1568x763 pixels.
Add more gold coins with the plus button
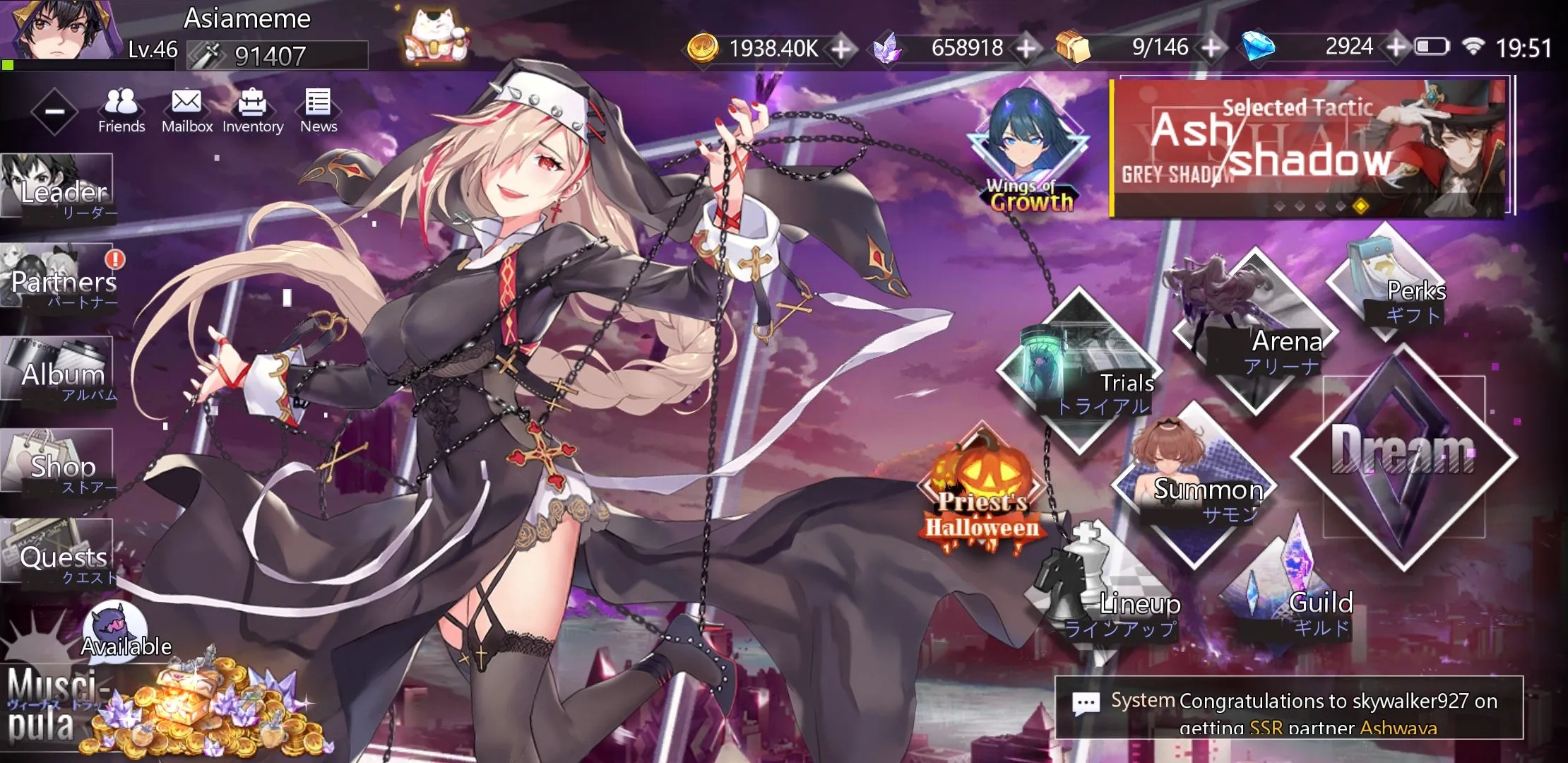coord(841,49)
